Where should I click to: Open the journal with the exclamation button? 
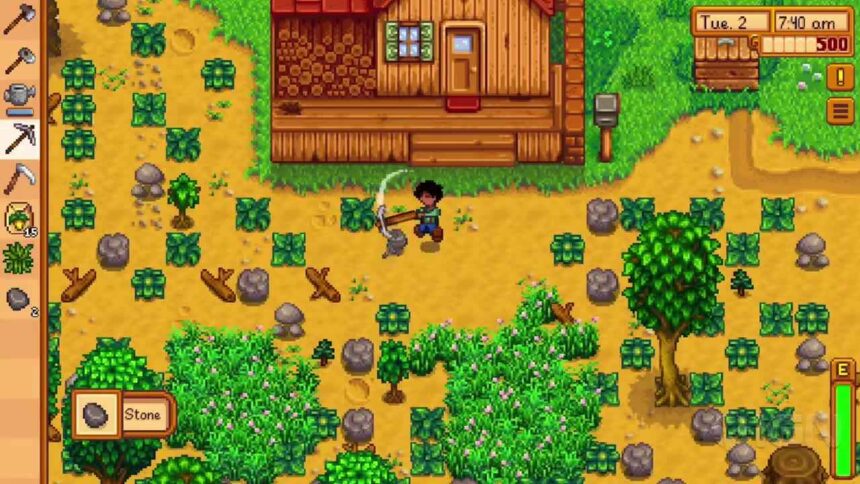[x=841, y=77]
